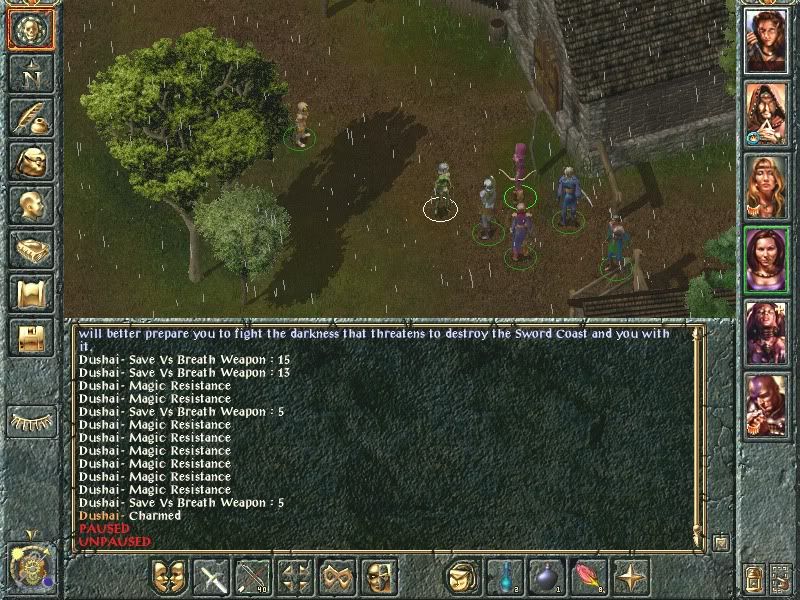Select the hooded woman's portrait
Screen dimensions: 800x600
point(766,112)
